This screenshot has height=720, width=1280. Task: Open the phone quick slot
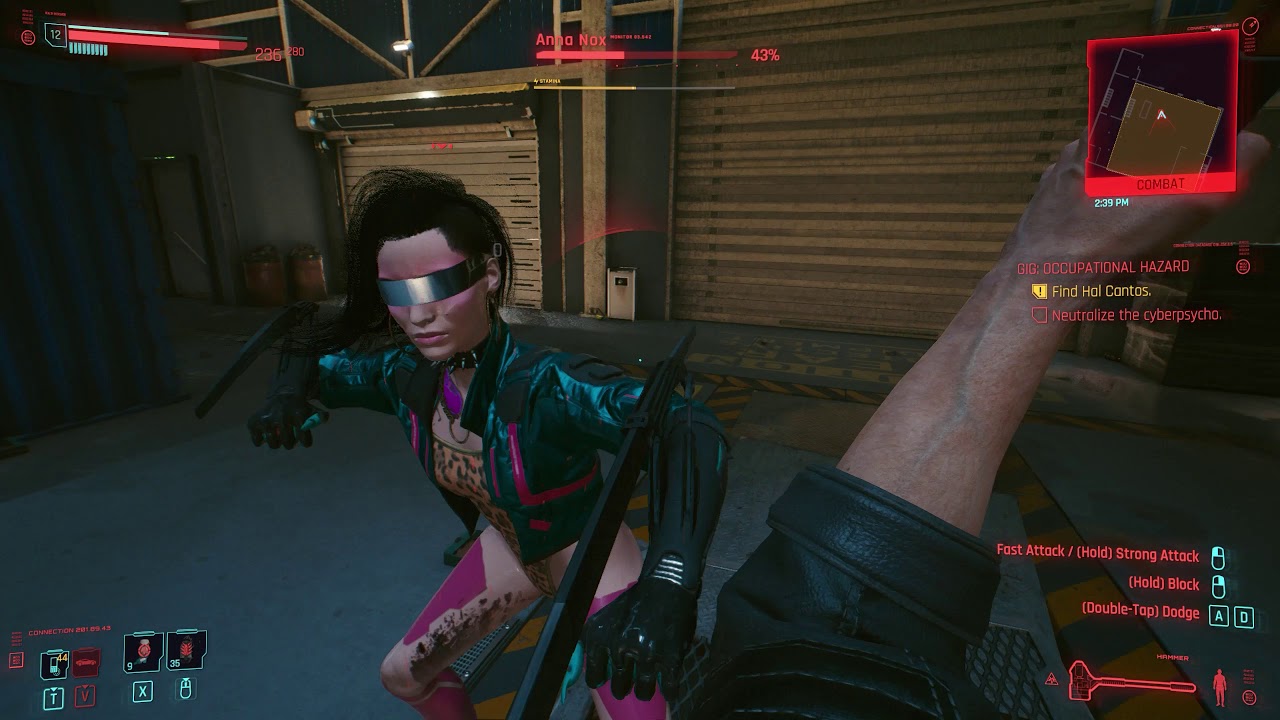tap(53, 663)
